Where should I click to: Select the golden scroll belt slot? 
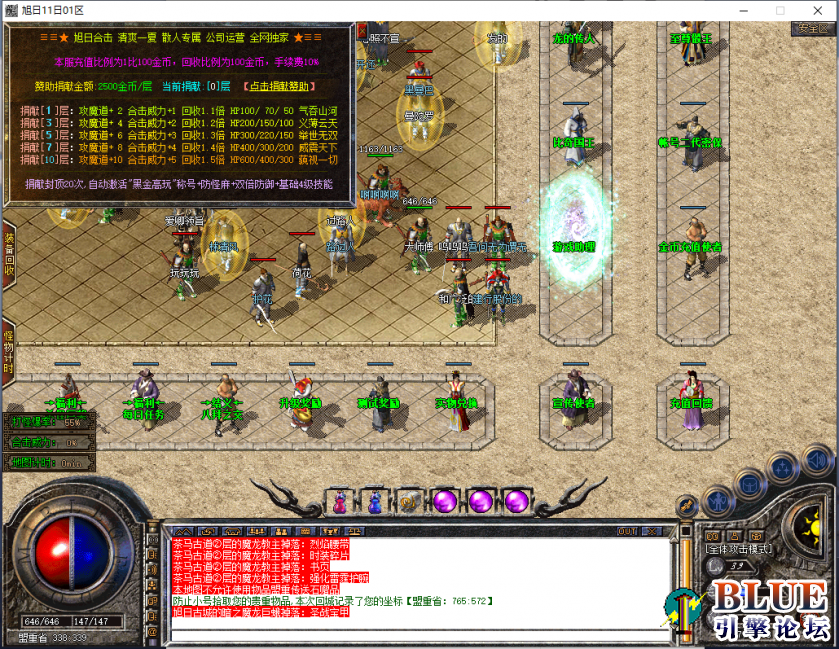408,502
